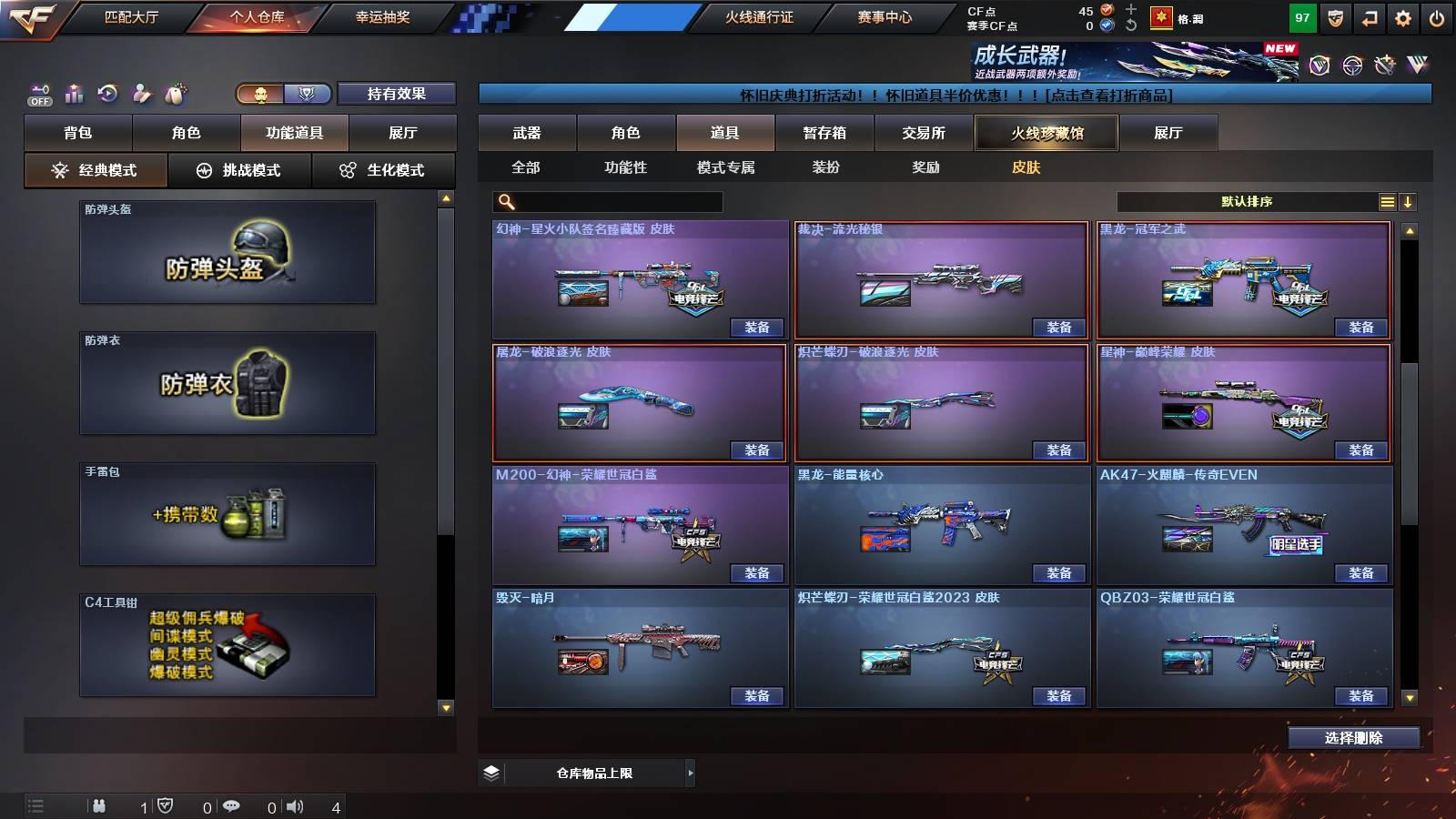The image size is (1456, 819).
Task: Click the settings gear icon at top right
Action: click(x=1401, y=16)
